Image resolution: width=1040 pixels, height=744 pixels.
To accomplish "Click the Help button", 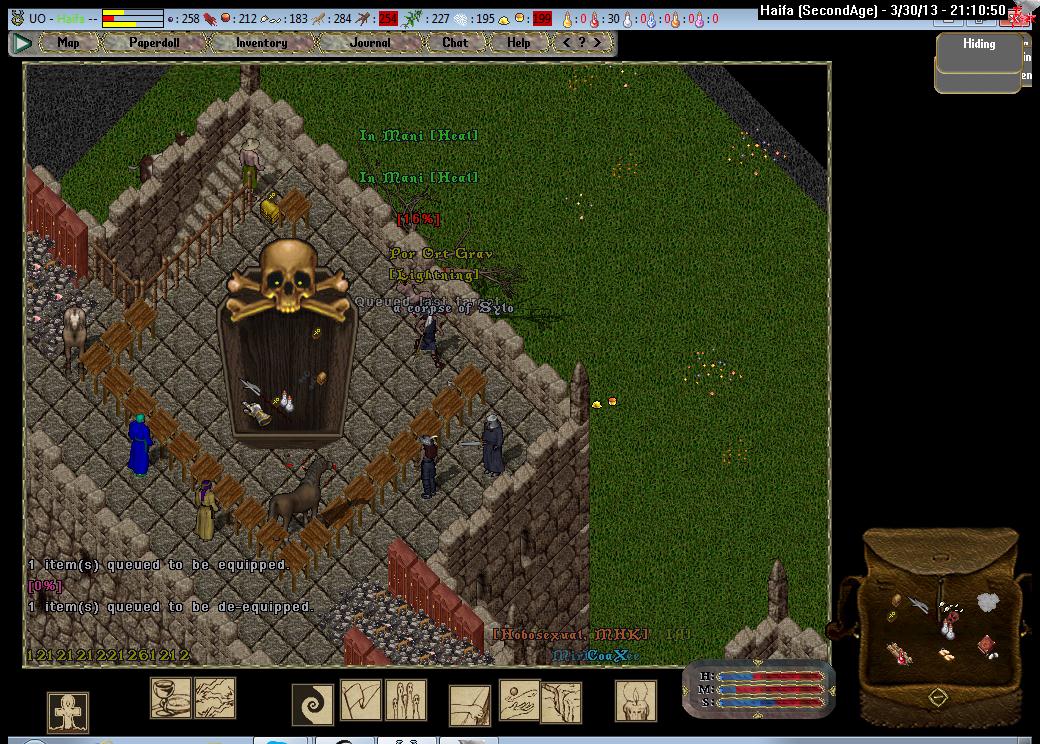I will point(518,43).
